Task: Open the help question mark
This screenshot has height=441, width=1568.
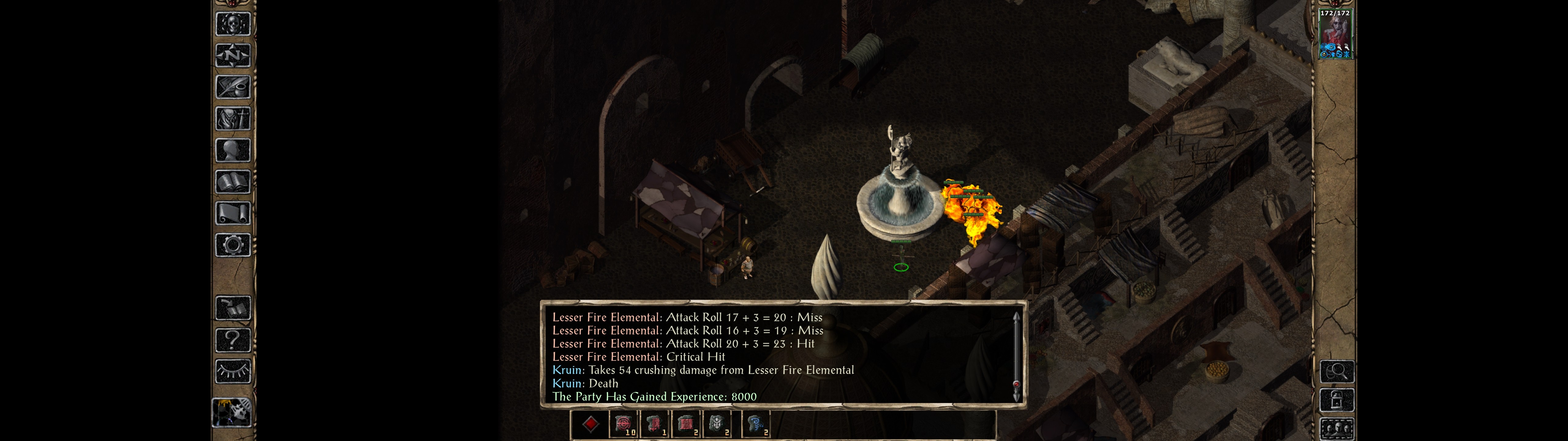Action: [233, 340]
